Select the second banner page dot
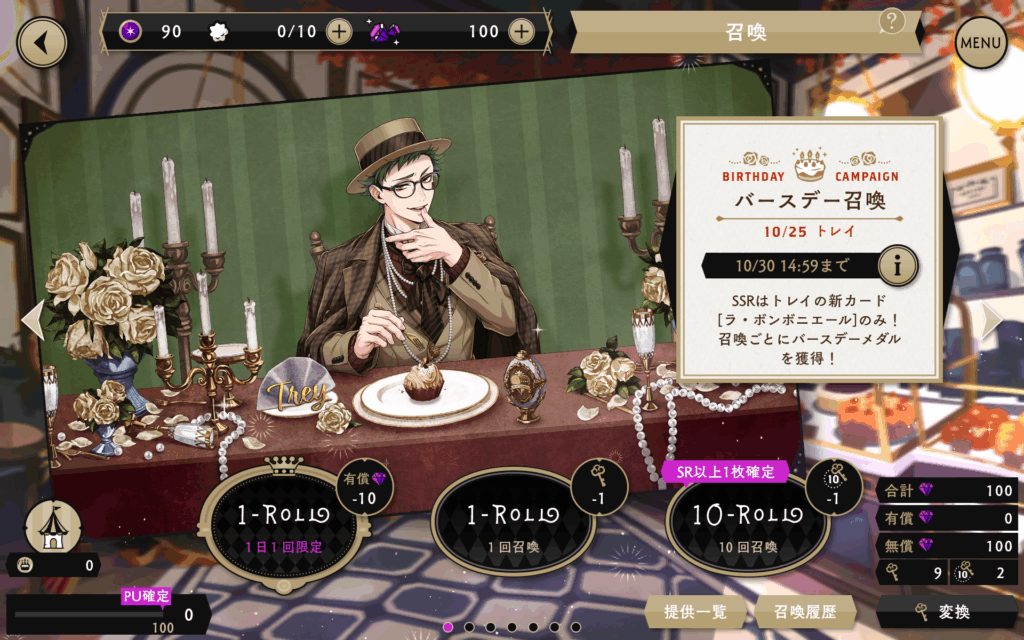 pos(470,628)
